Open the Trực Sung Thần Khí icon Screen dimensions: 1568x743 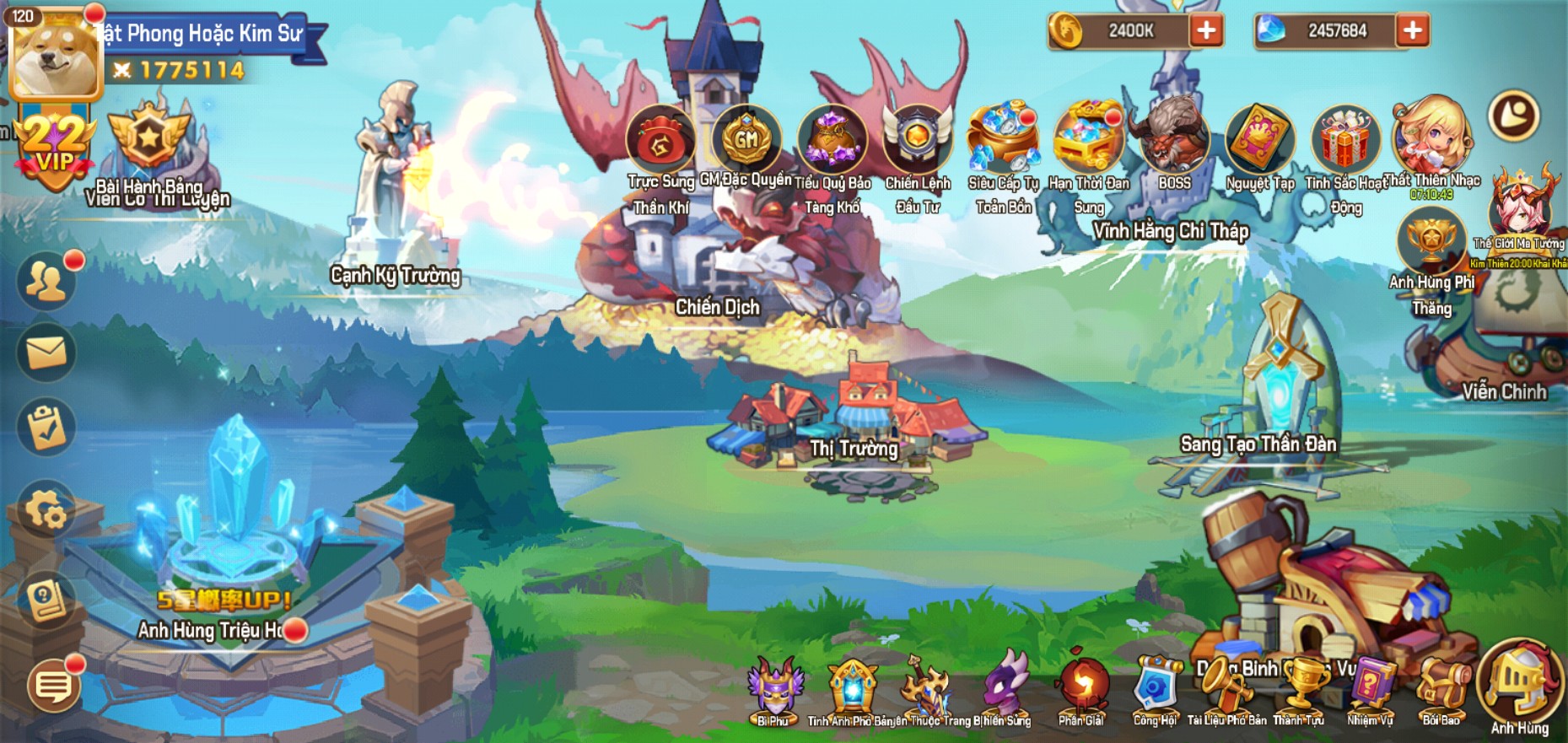pos(660,141)
